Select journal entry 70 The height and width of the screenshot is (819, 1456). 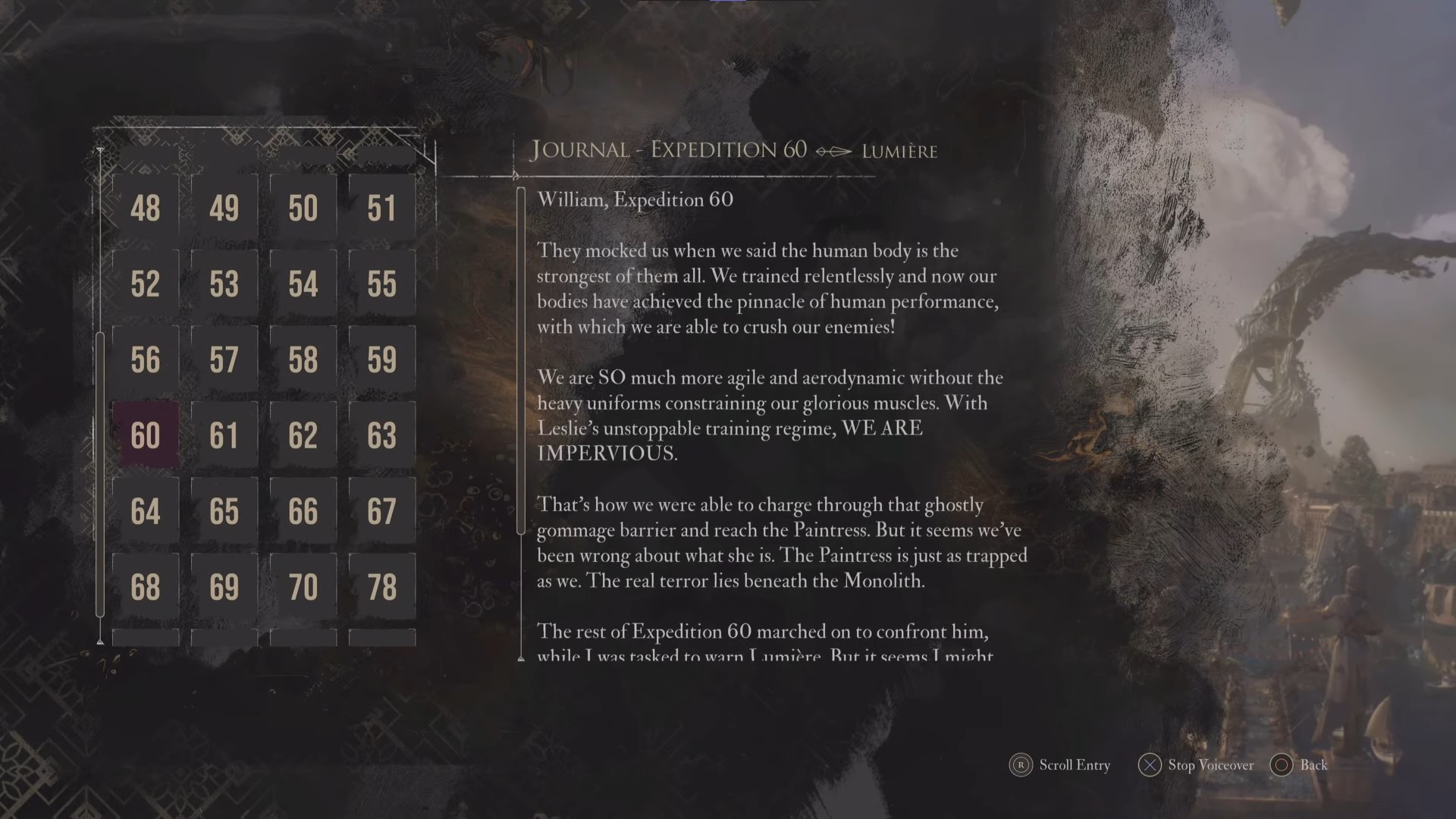tap(303, 586)
